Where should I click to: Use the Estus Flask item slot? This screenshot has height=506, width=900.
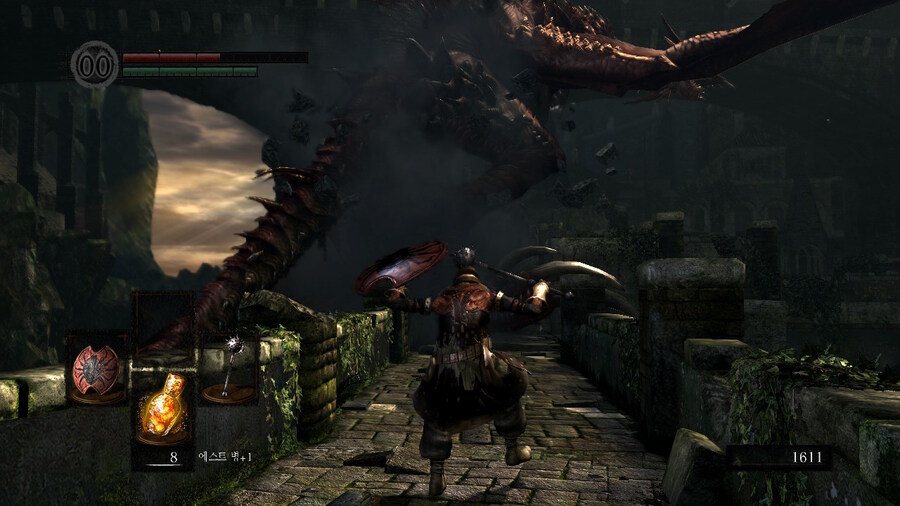point(163,406)
